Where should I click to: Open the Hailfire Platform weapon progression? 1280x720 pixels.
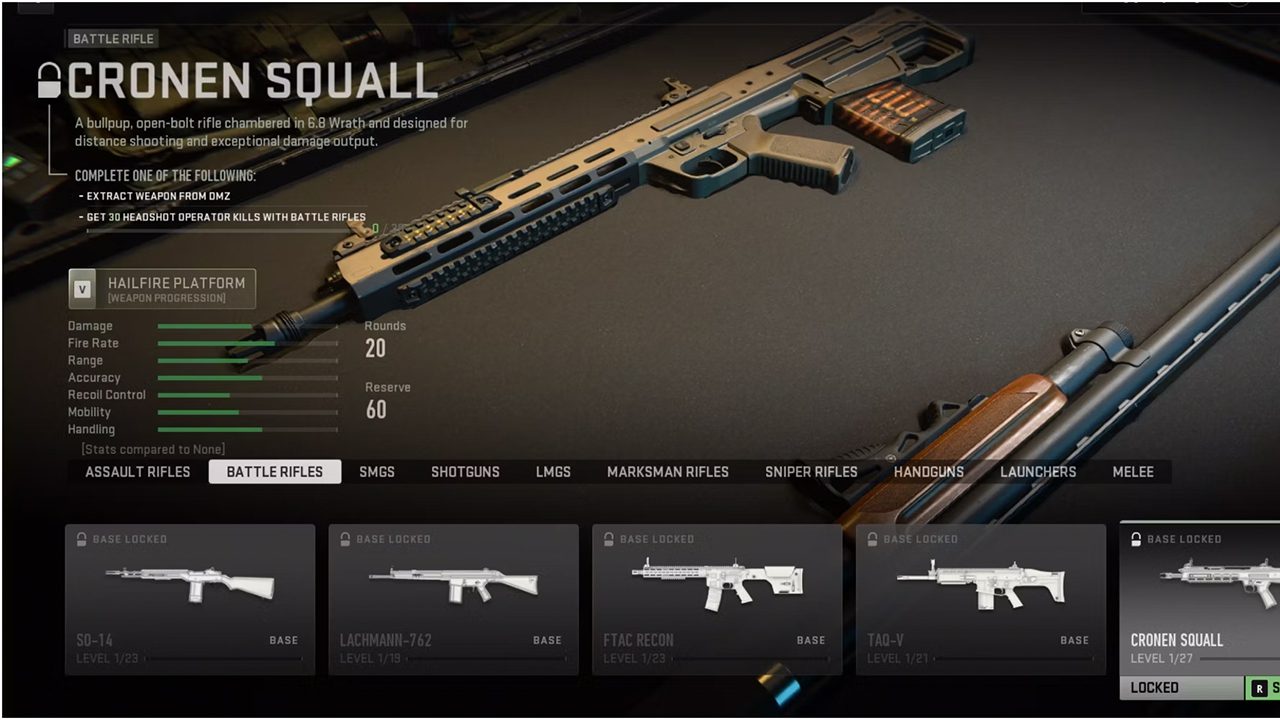click(x=162, y=289)
